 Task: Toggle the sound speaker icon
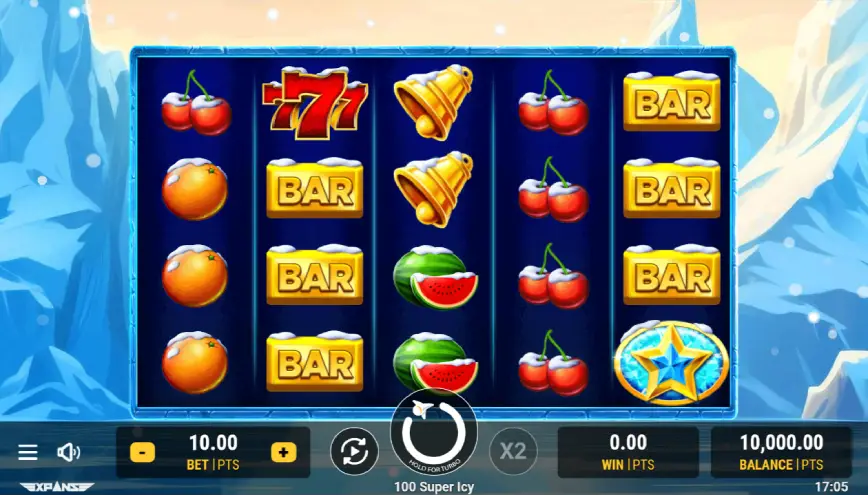pos(68,452)
